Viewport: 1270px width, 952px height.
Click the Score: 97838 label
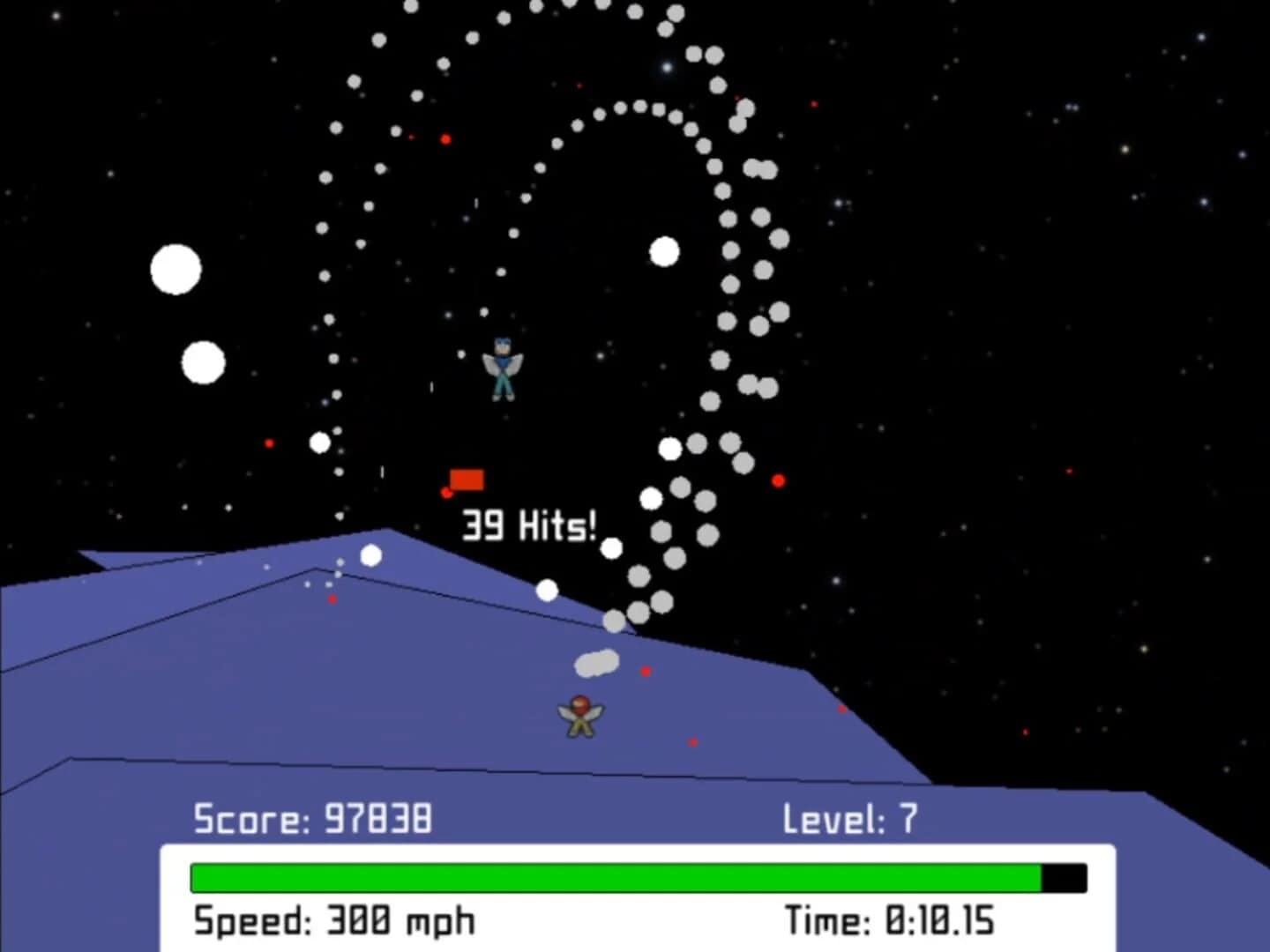(x=312, y=818)
